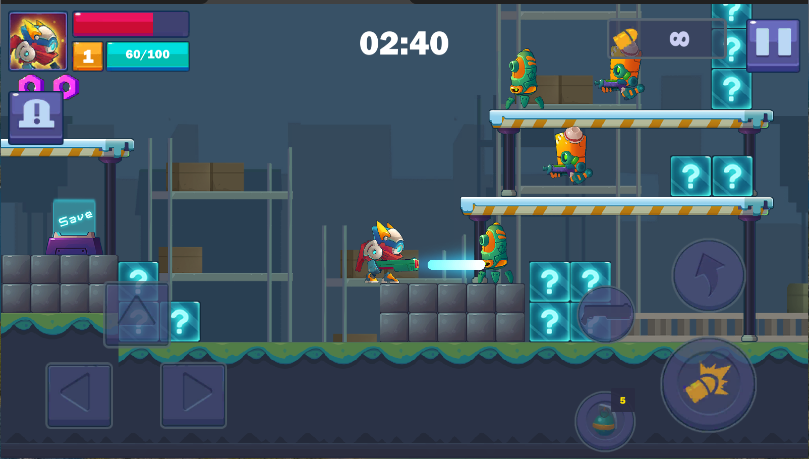The width and height of the screenshot is (809, 459).
Task: Select the hero portrait
Action: [38, 41]
